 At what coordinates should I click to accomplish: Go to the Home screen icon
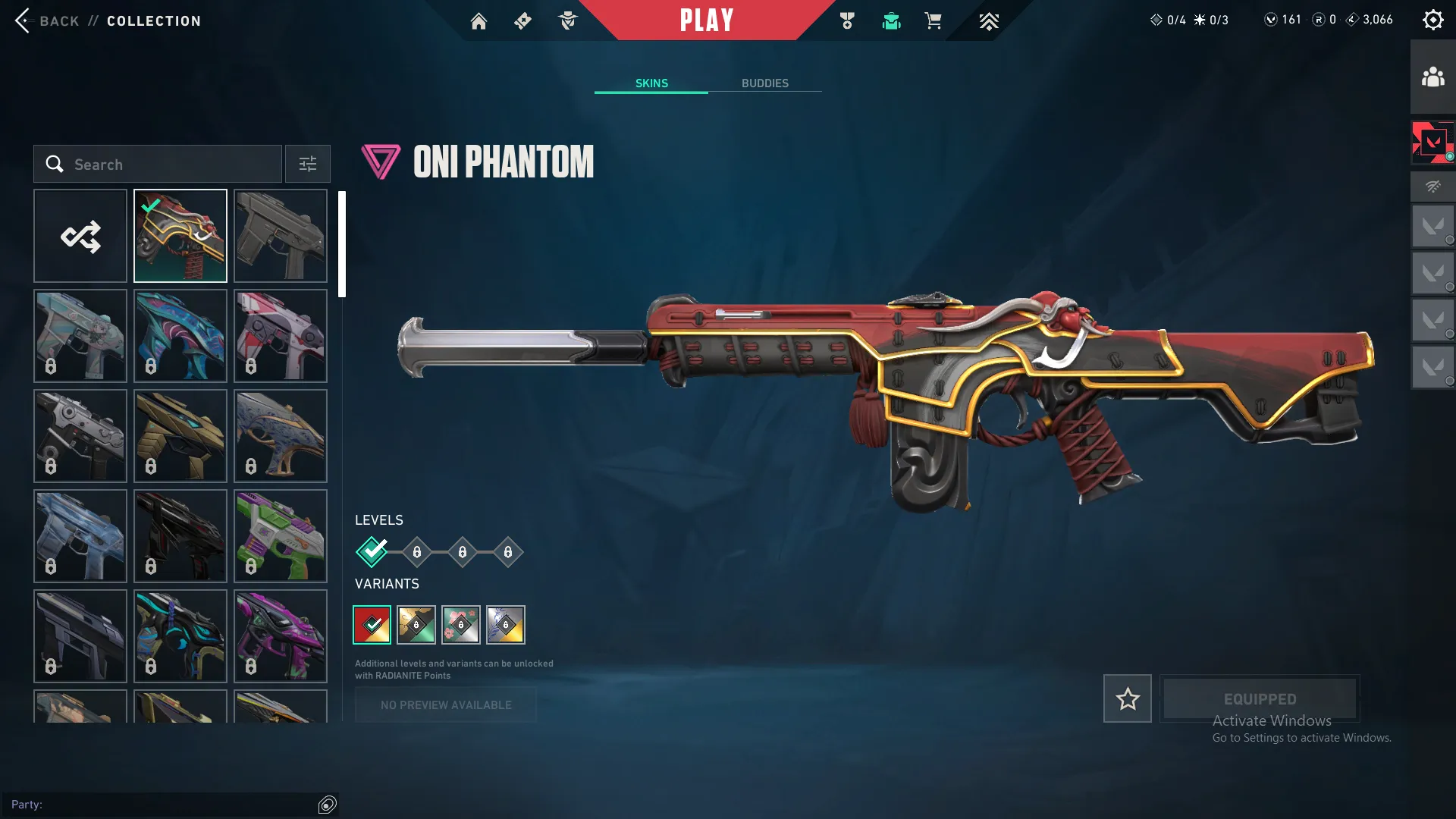point(479,20)
